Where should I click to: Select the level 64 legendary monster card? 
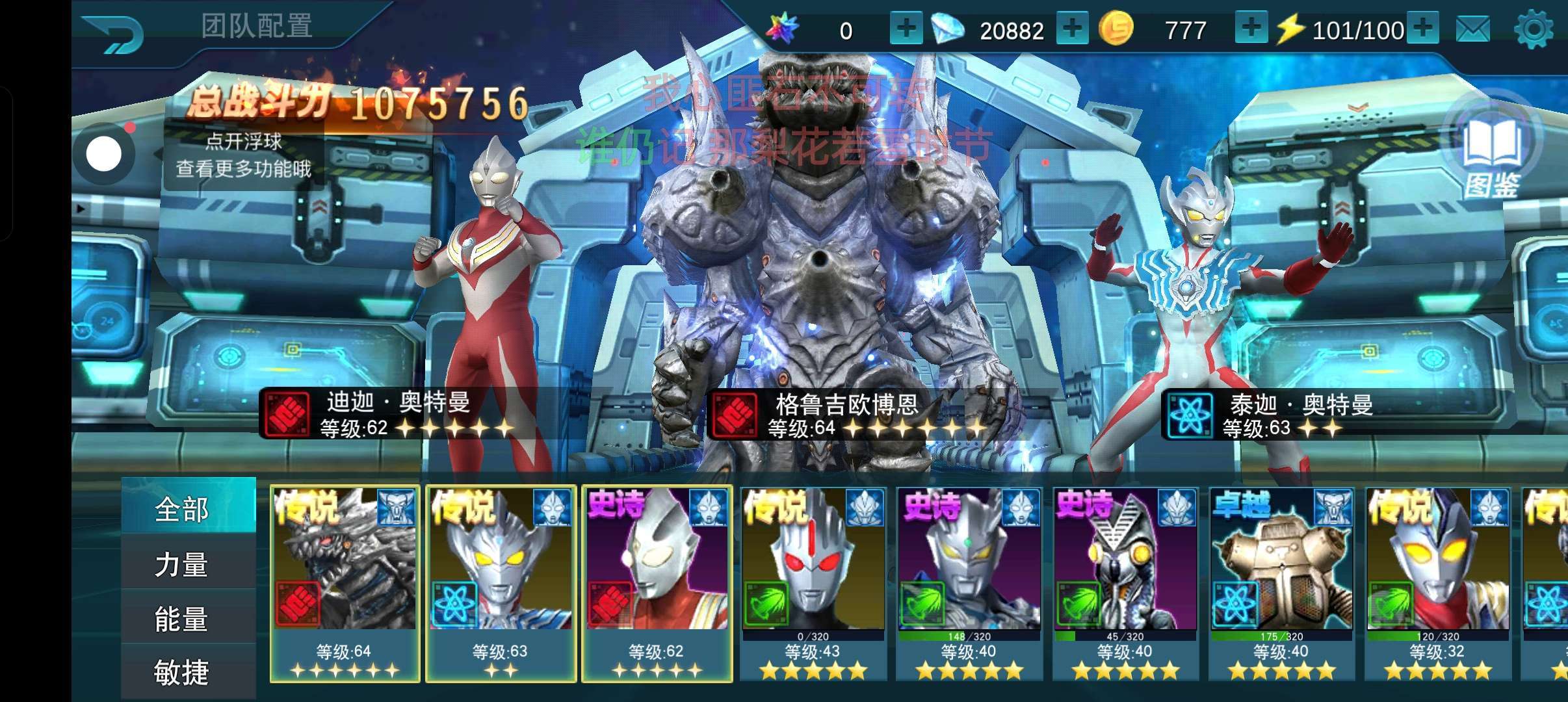tap(345, 583)
